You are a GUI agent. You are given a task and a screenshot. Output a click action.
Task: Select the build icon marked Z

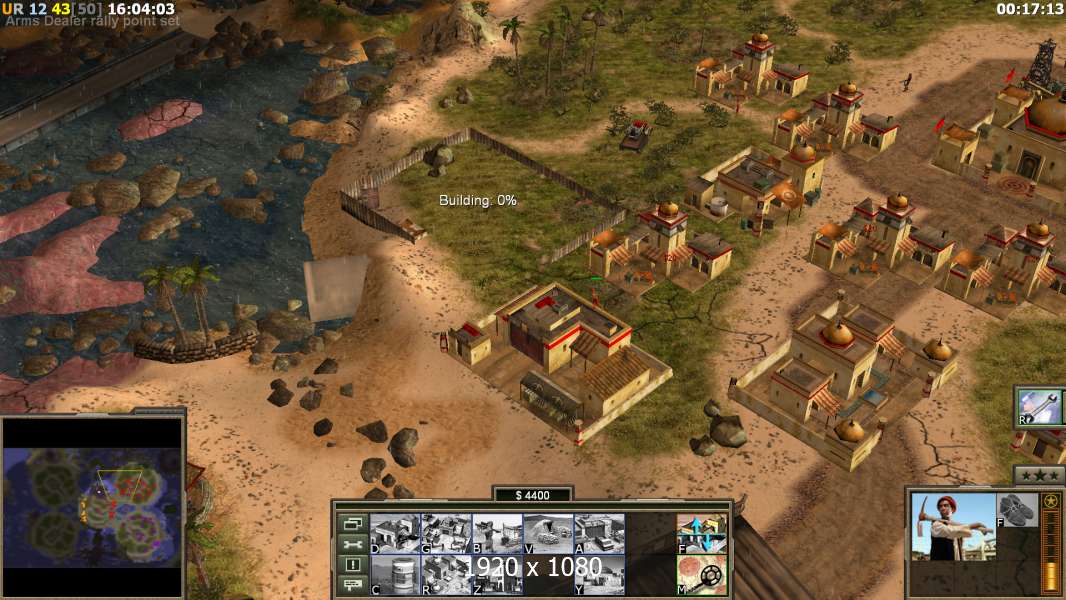[497, 575]
